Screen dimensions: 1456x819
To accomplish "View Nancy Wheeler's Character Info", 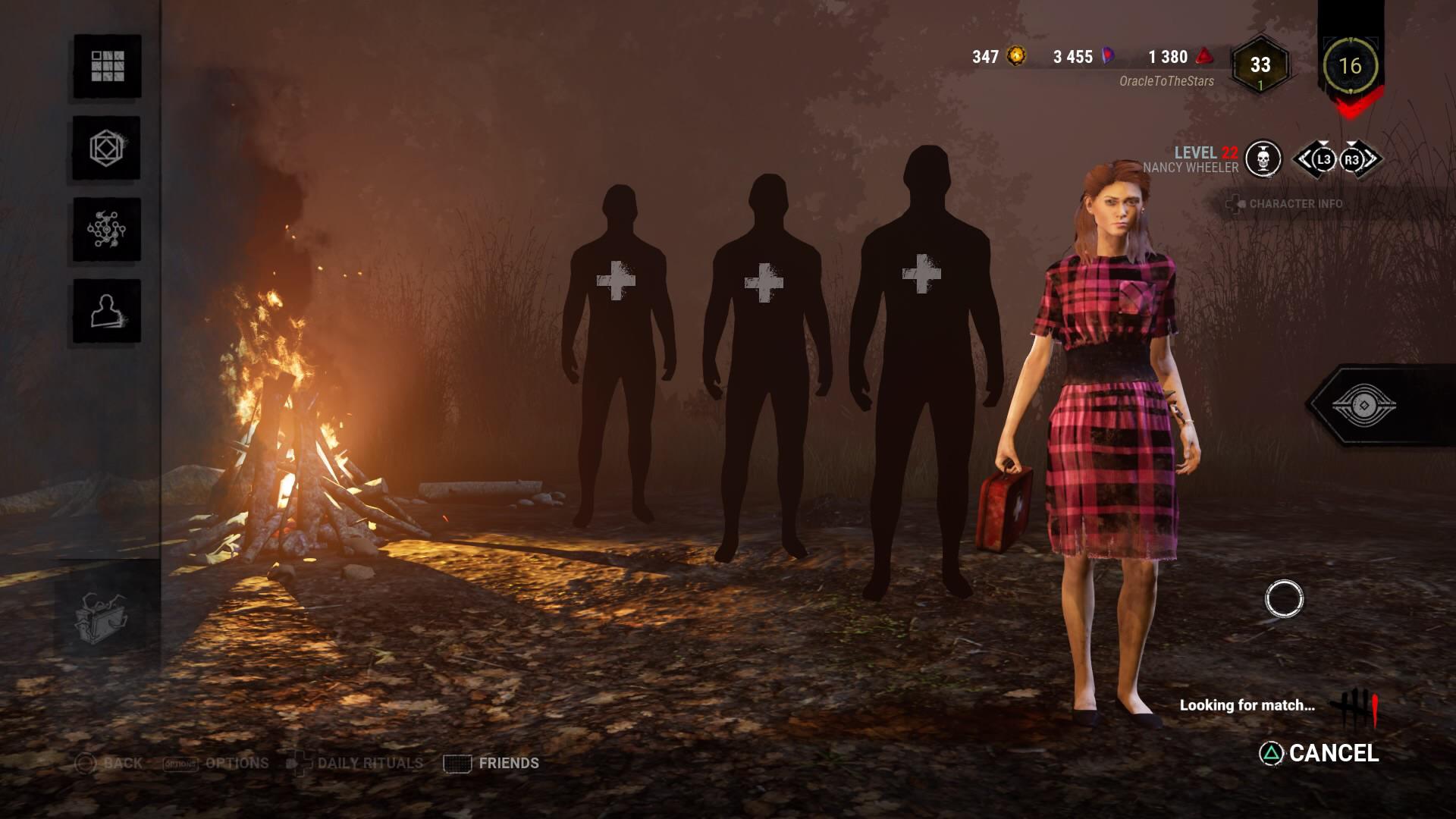I will (1285, 203).
